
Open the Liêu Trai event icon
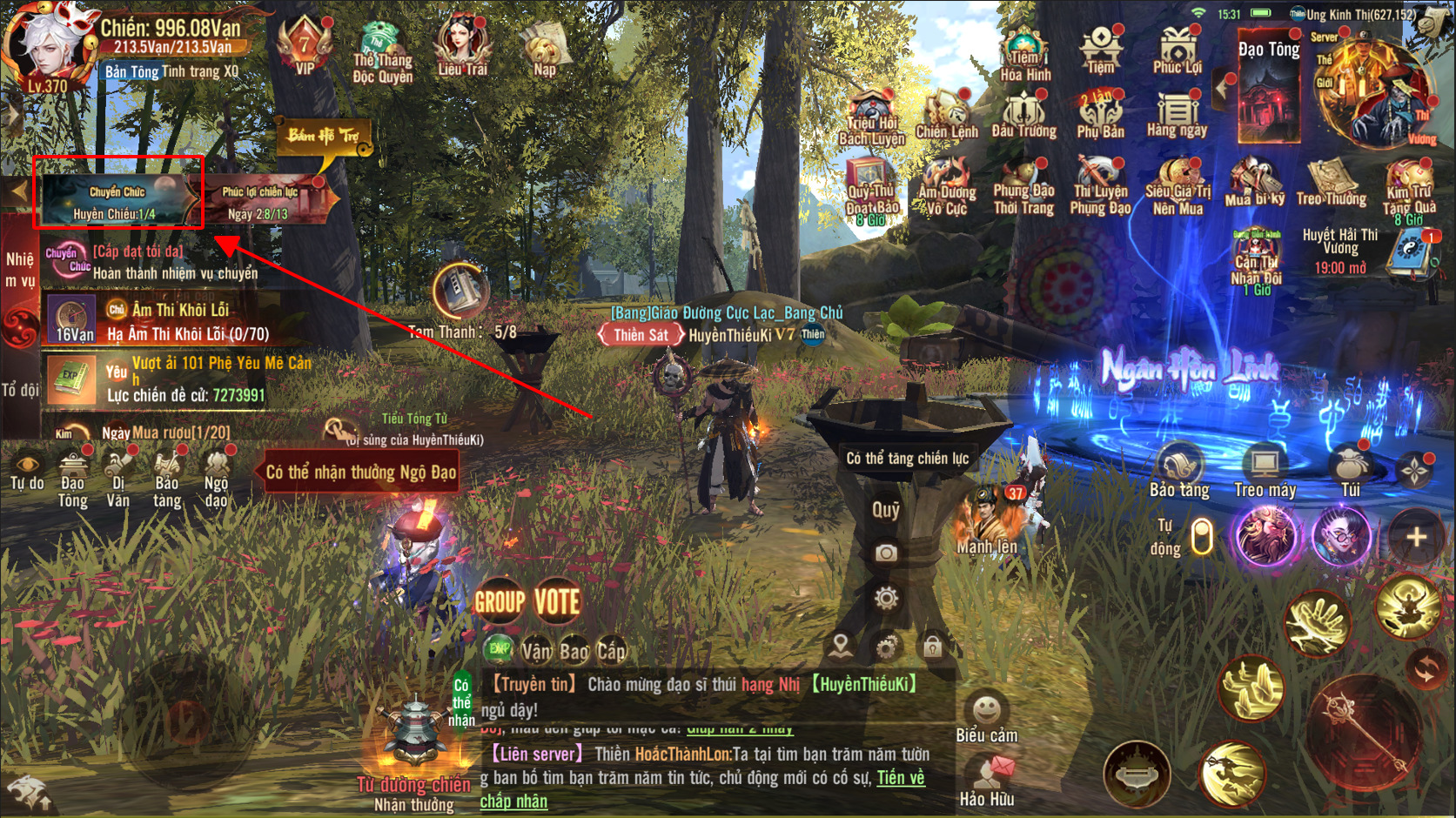[x=462, y=46]
